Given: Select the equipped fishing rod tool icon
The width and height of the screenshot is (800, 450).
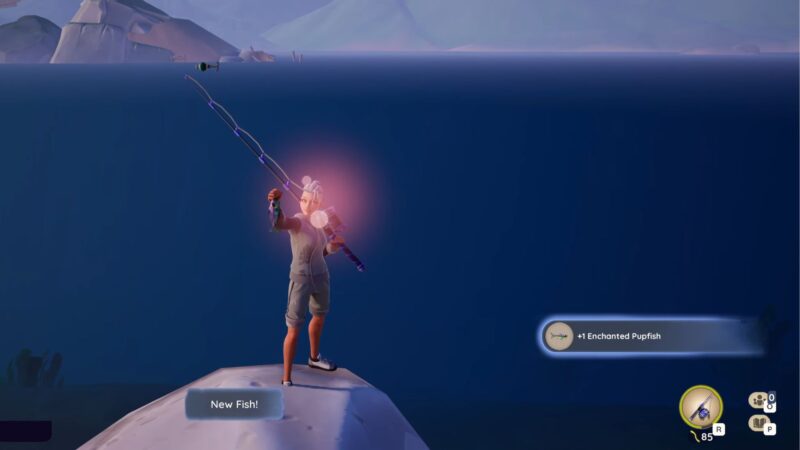Looking at the screenshot, I should point(700,406).
